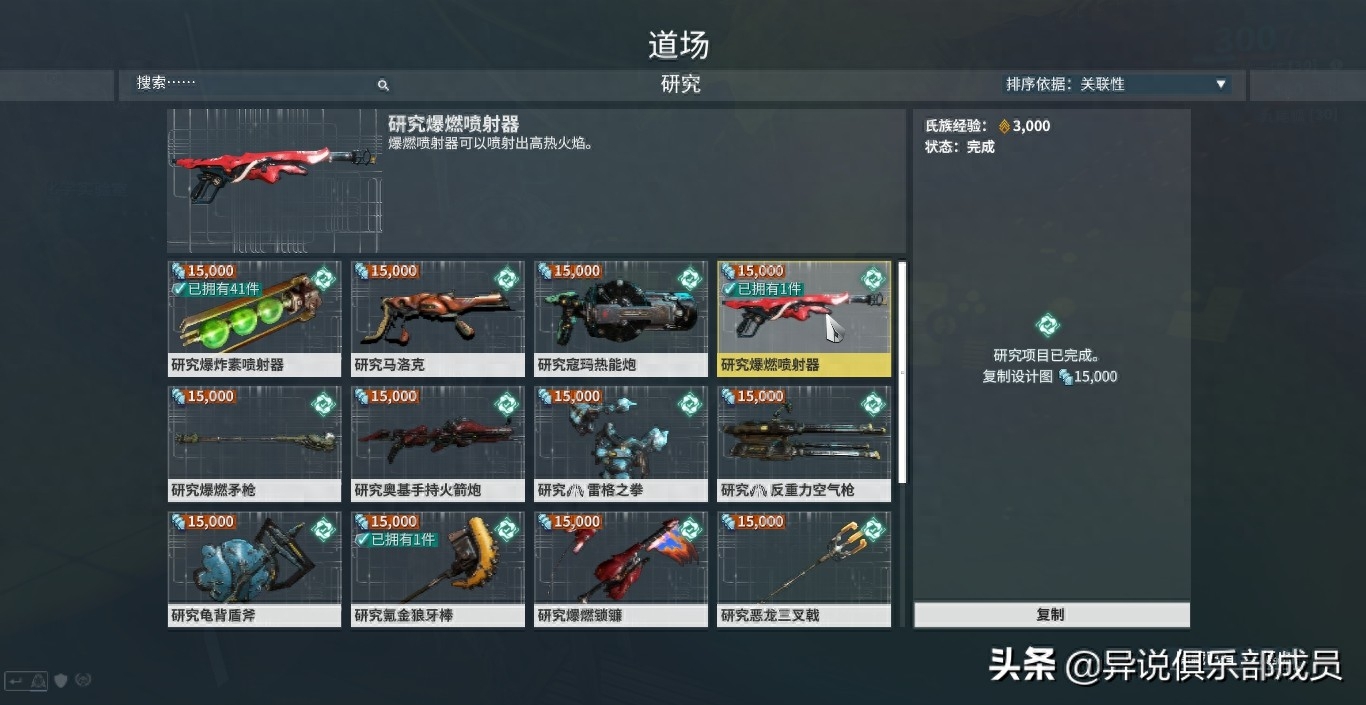
Task: Open the 研究氪金狼牙棒 research tile
Action: (437, 569)
